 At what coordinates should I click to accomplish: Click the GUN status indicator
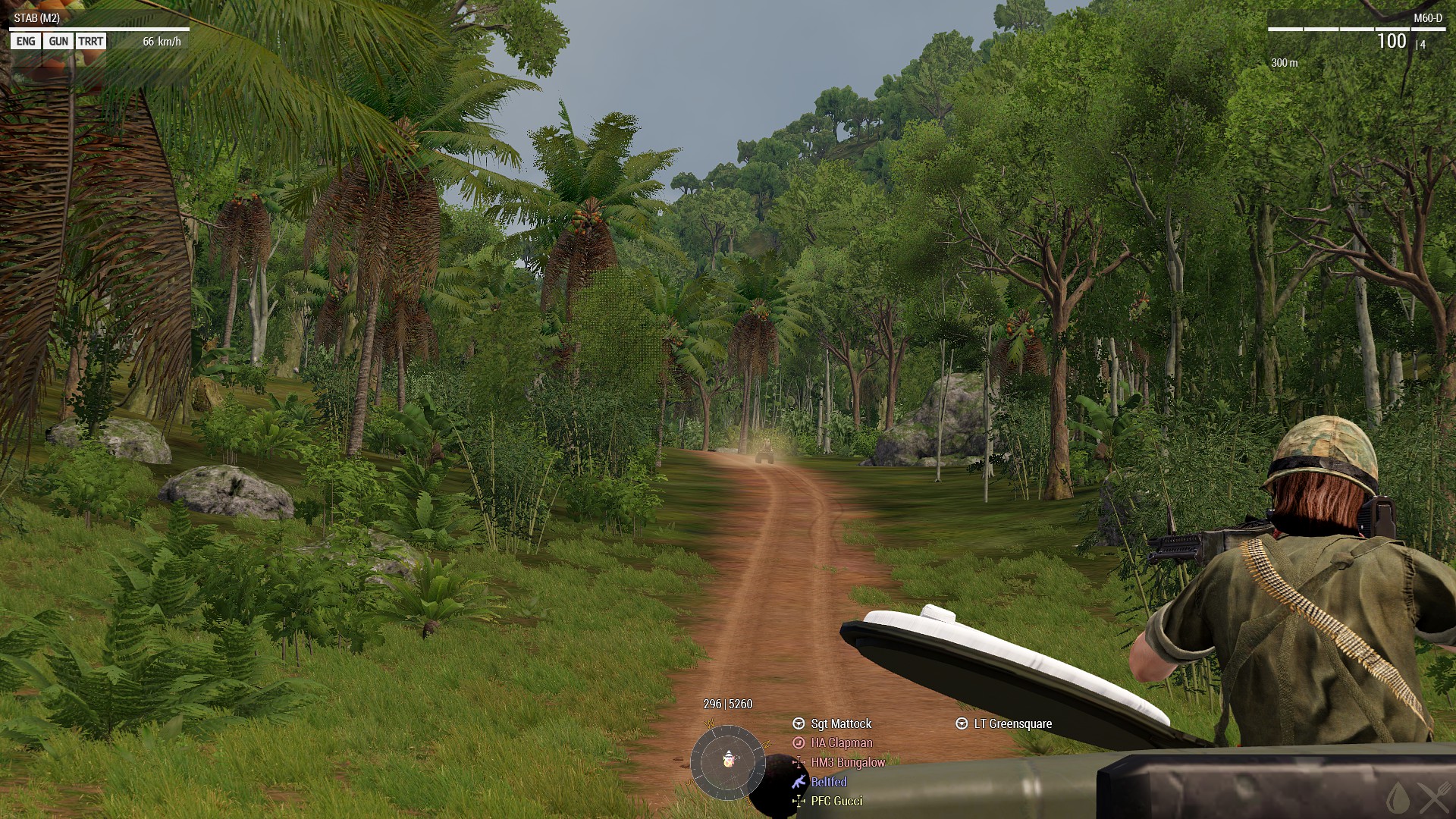58,42
